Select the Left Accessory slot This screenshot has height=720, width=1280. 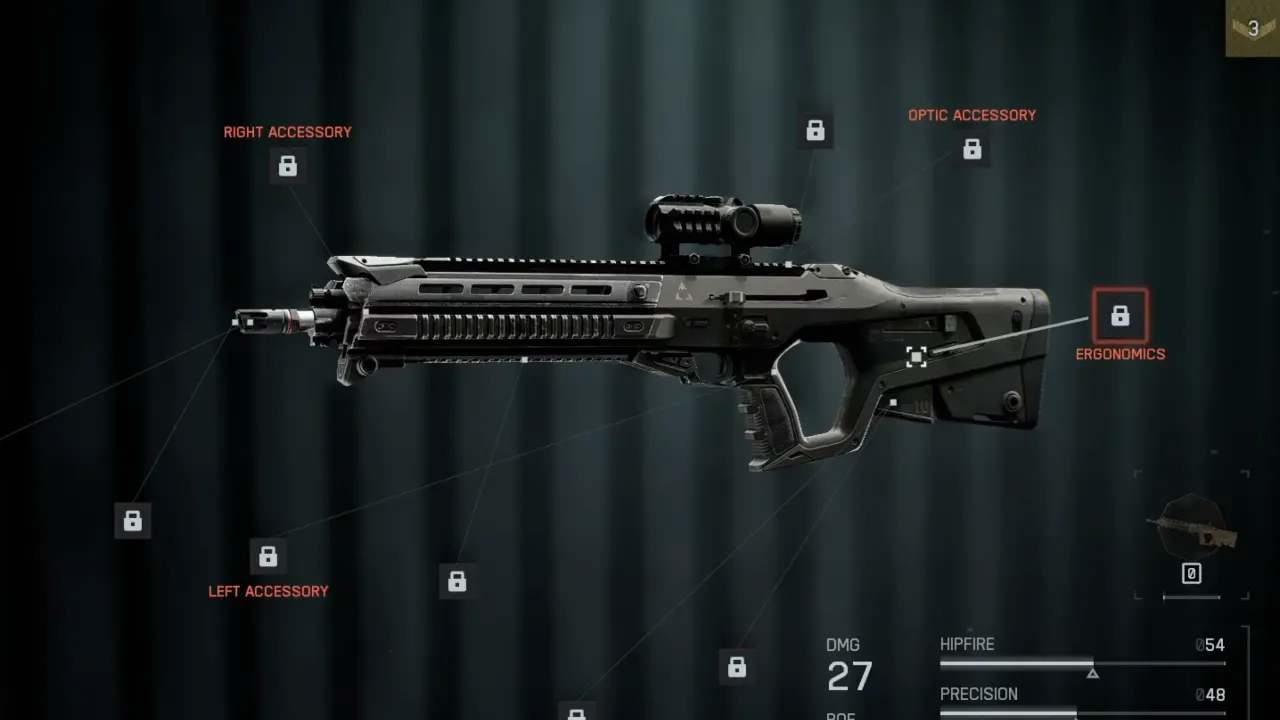[268, 556]
